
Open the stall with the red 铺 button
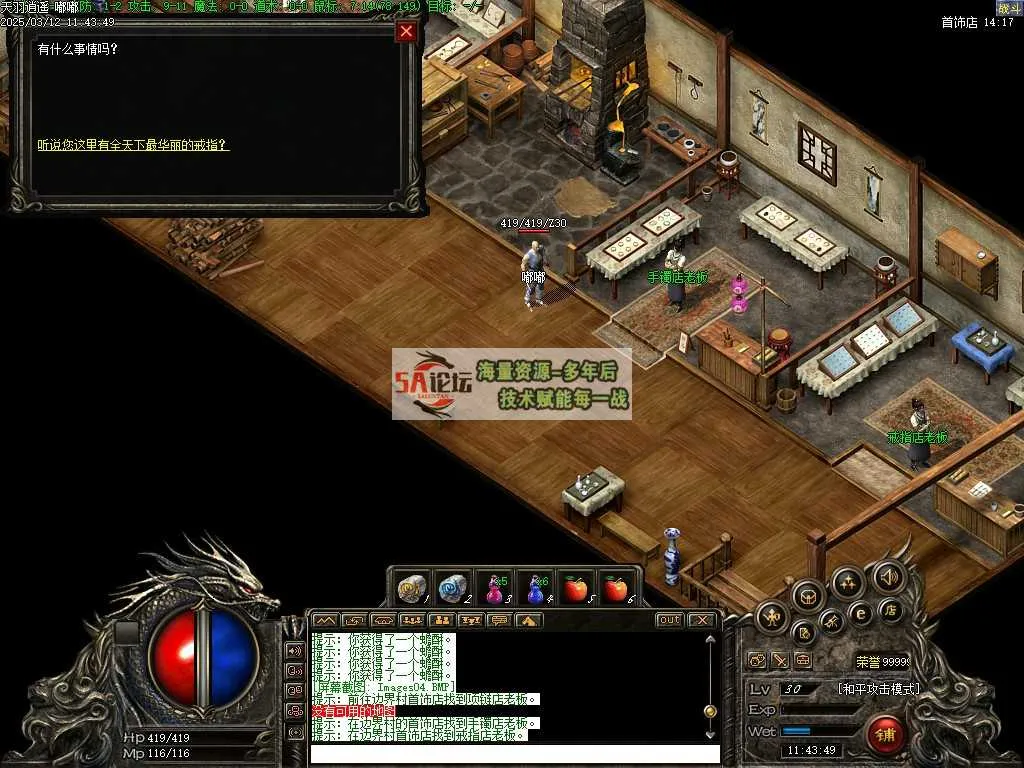tap(884, 735)
